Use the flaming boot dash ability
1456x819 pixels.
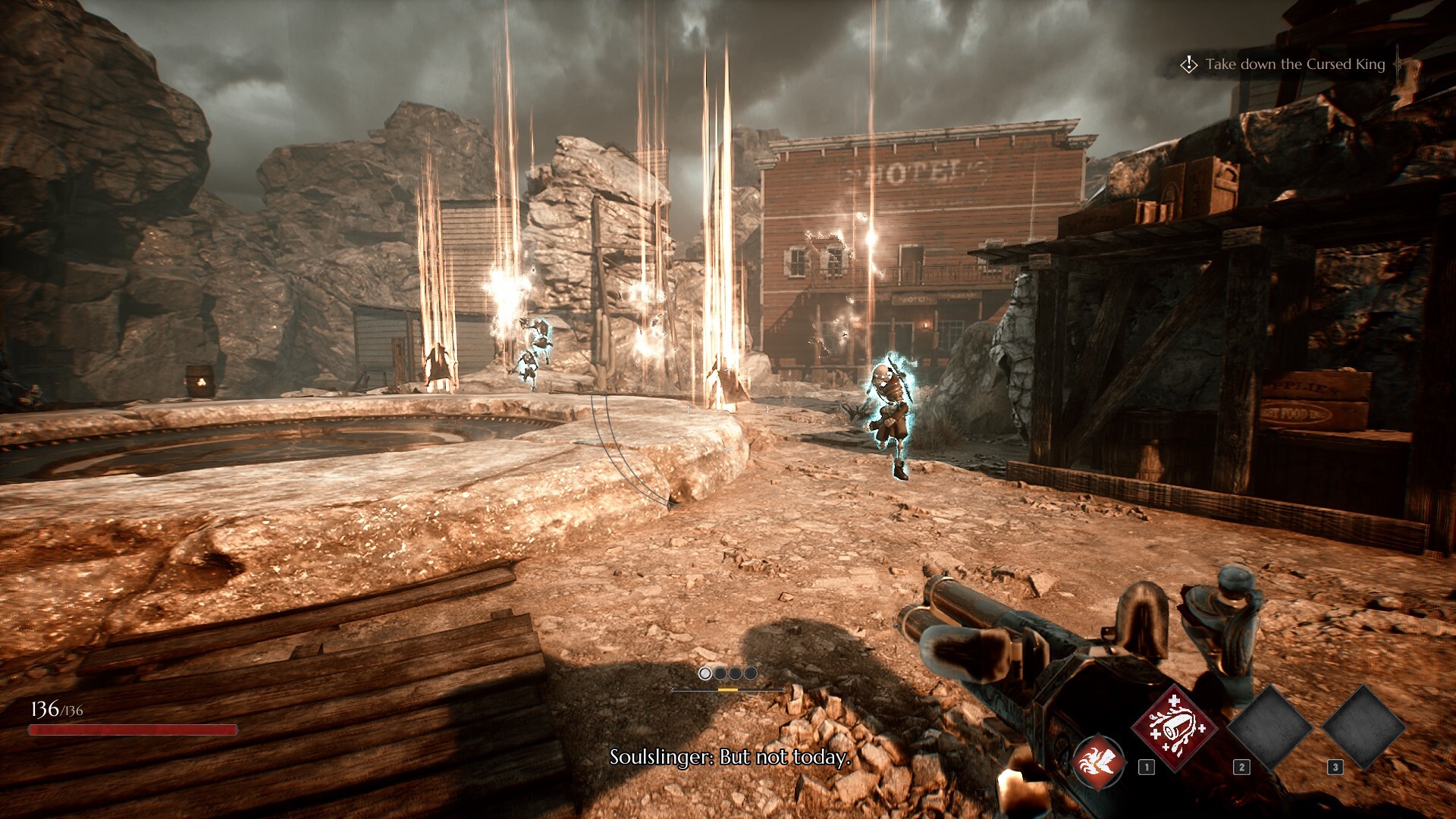tap(1098, 761)
